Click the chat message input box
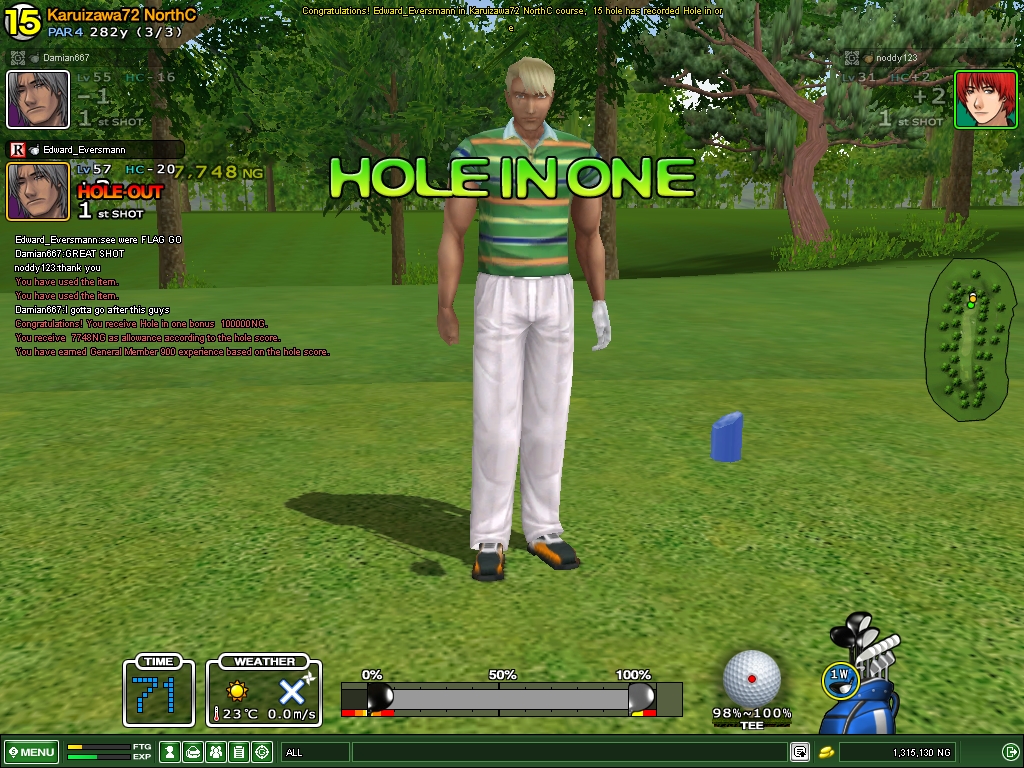The height and width of the screenshot is (768, 1024). [x=568, y=752]
